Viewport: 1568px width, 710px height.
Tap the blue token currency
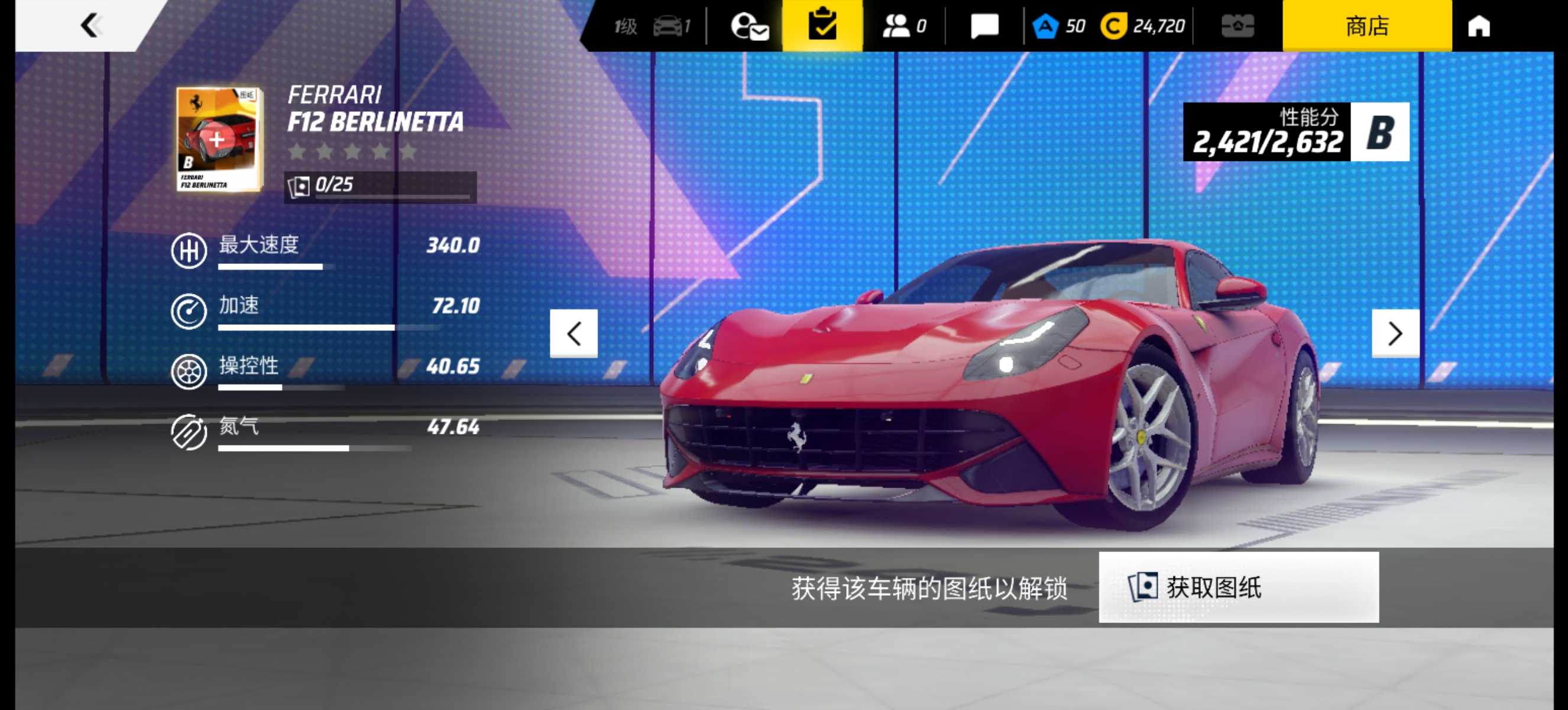pos(1058,26)
